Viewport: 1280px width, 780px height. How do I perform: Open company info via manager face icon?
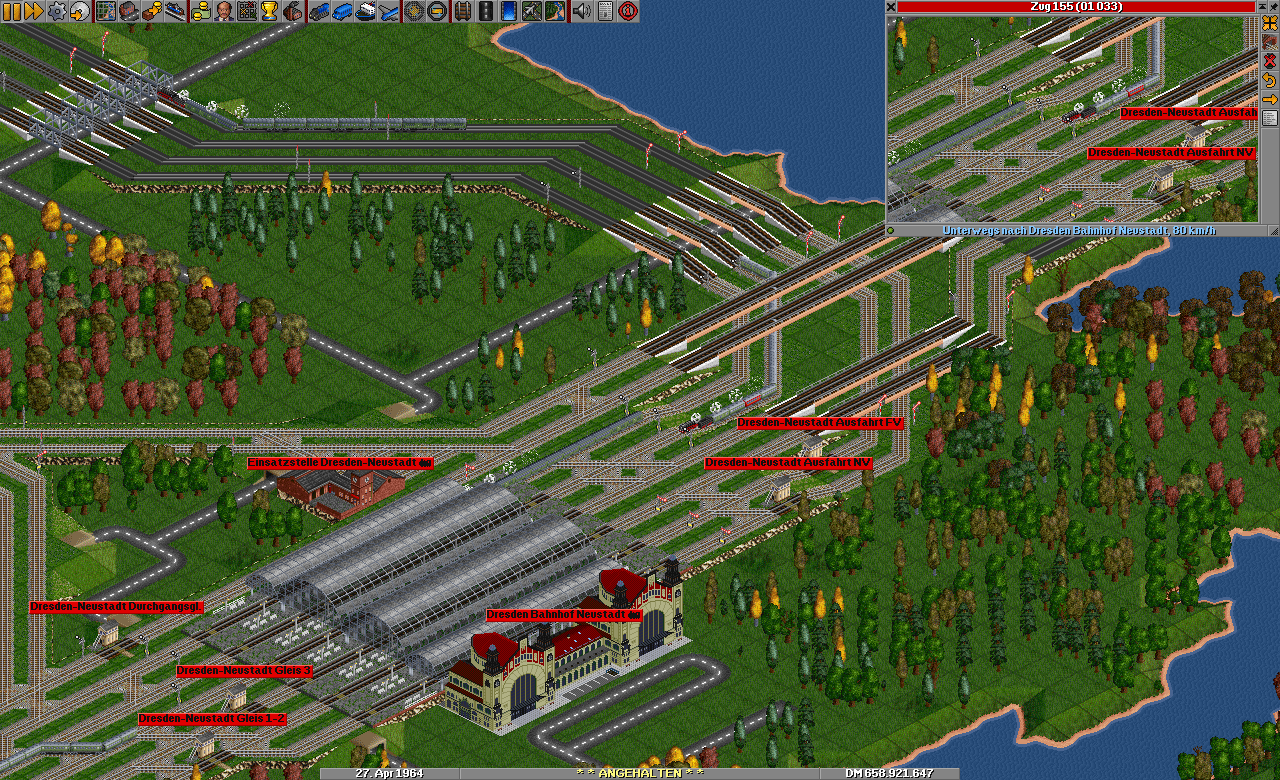pos(223,11)
